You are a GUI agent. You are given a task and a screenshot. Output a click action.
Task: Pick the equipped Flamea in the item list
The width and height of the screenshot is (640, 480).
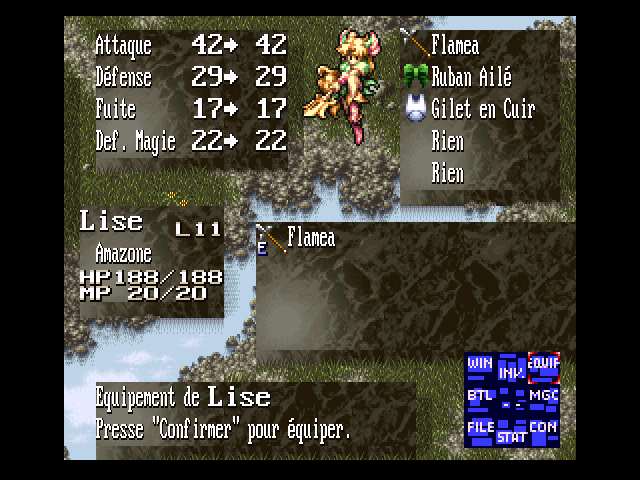pos(309,238)
